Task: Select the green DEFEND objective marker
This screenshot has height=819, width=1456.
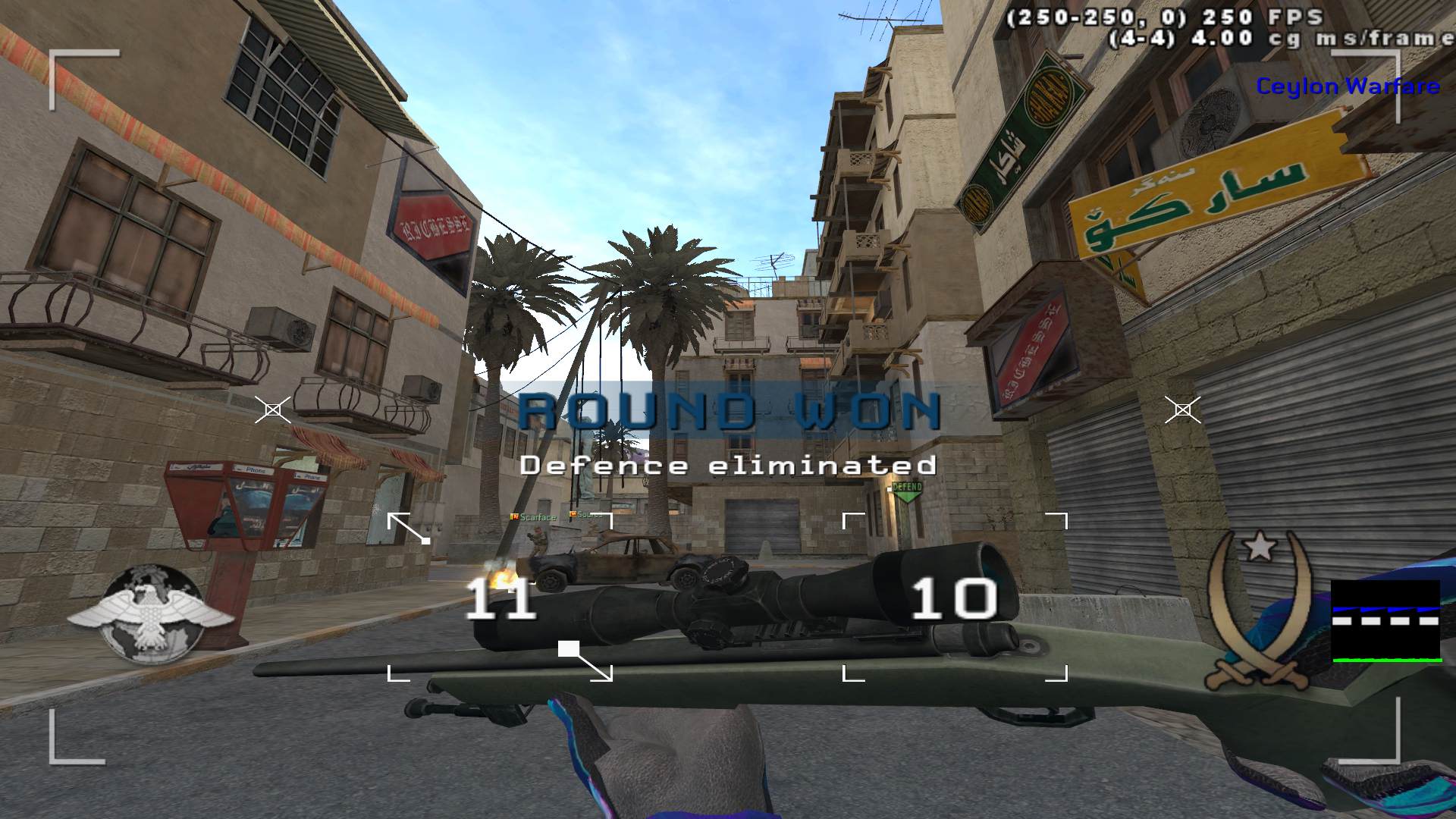Action: (907, 490)
